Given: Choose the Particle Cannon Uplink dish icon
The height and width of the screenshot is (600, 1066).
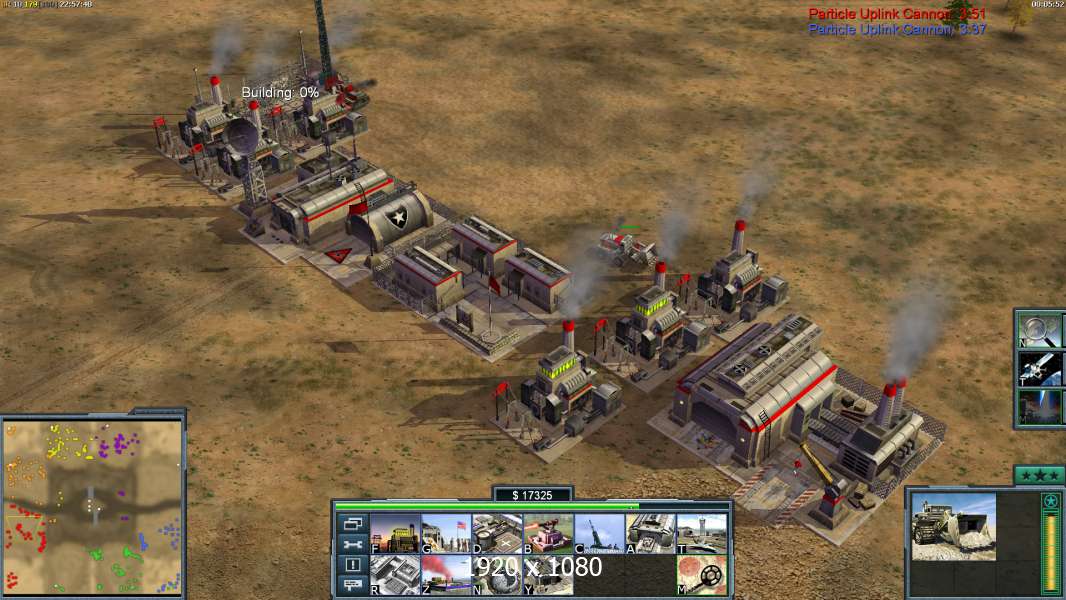Looking at the screenshot, I should pyautogui.click(x=497, y=575).
